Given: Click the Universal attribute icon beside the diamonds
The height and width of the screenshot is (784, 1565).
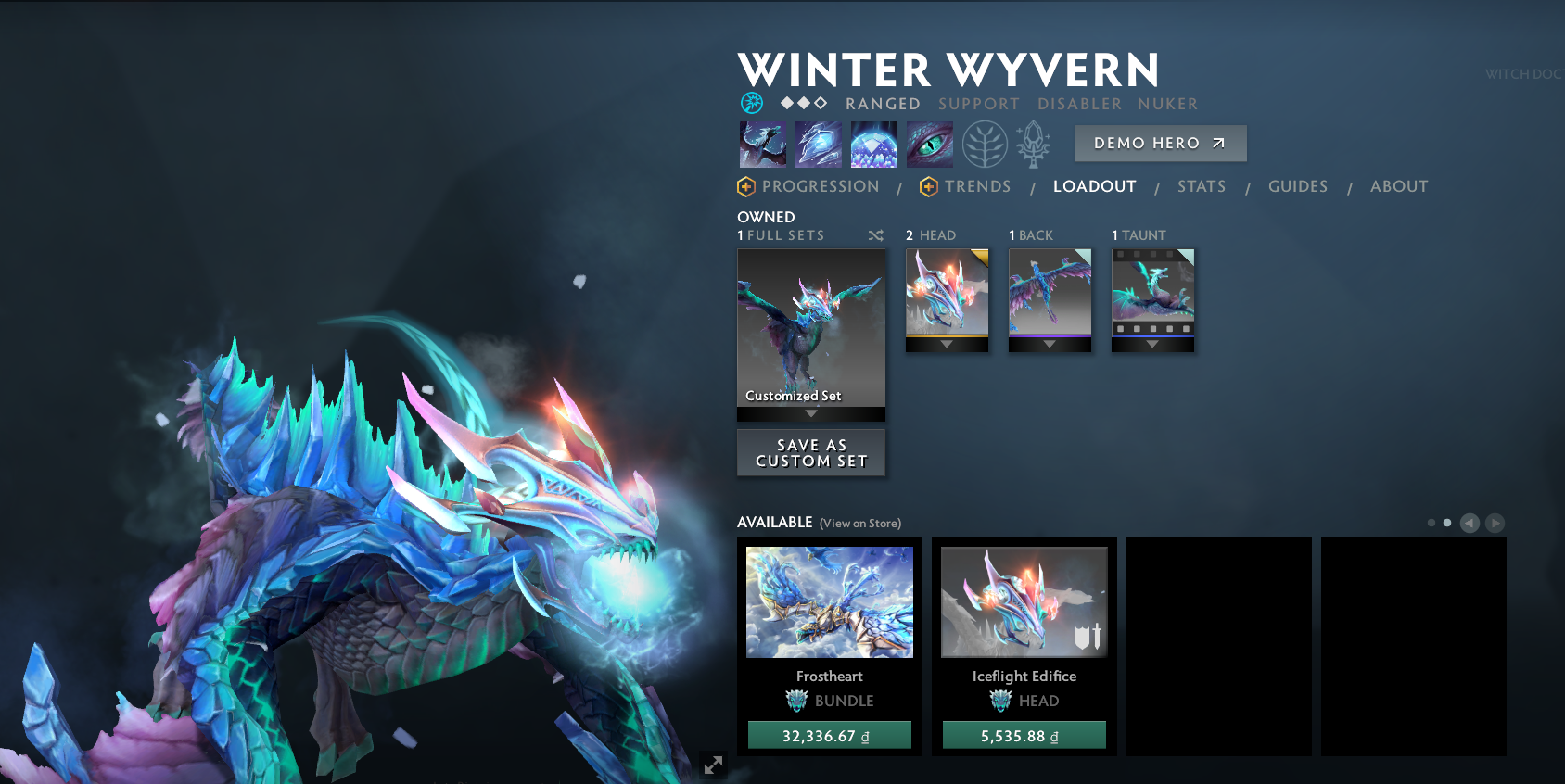Looking at the screenshot, I should (751, 103).
